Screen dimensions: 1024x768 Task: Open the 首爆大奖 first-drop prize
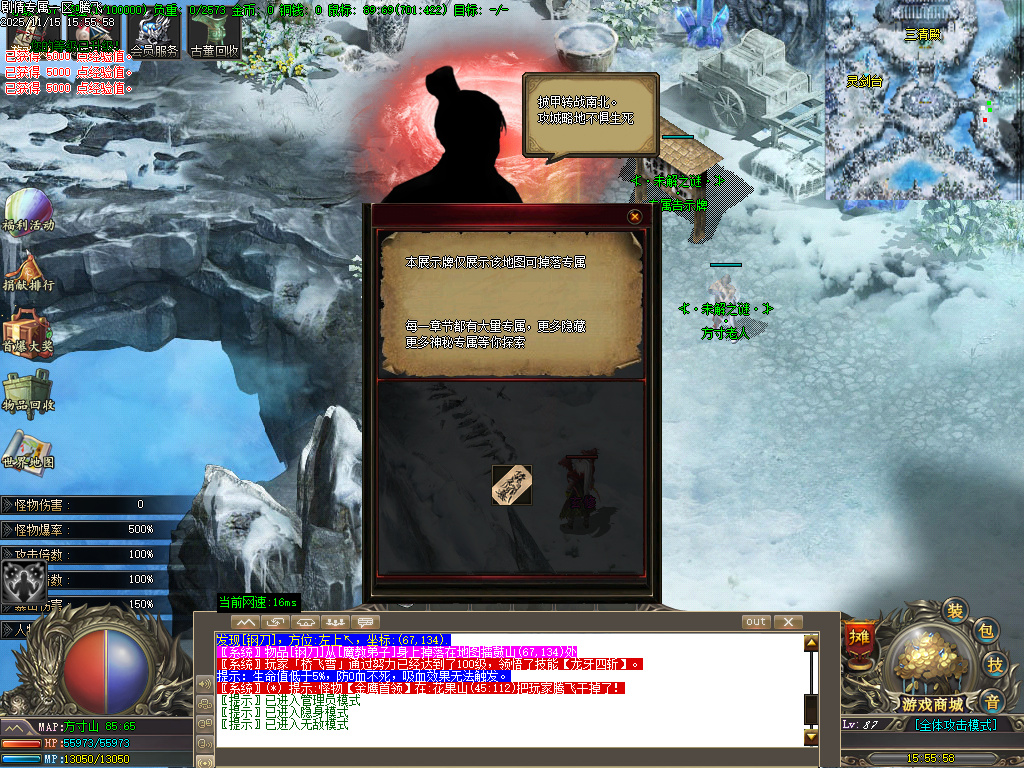coord(27,330)
